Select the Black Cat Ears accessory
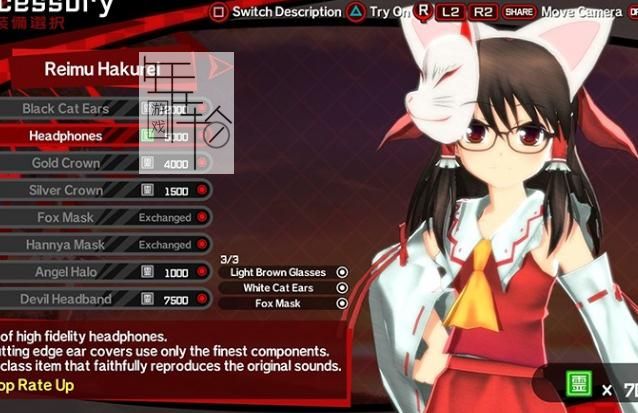638x413 pixels. pyautogui.click(x=67, y=108)
